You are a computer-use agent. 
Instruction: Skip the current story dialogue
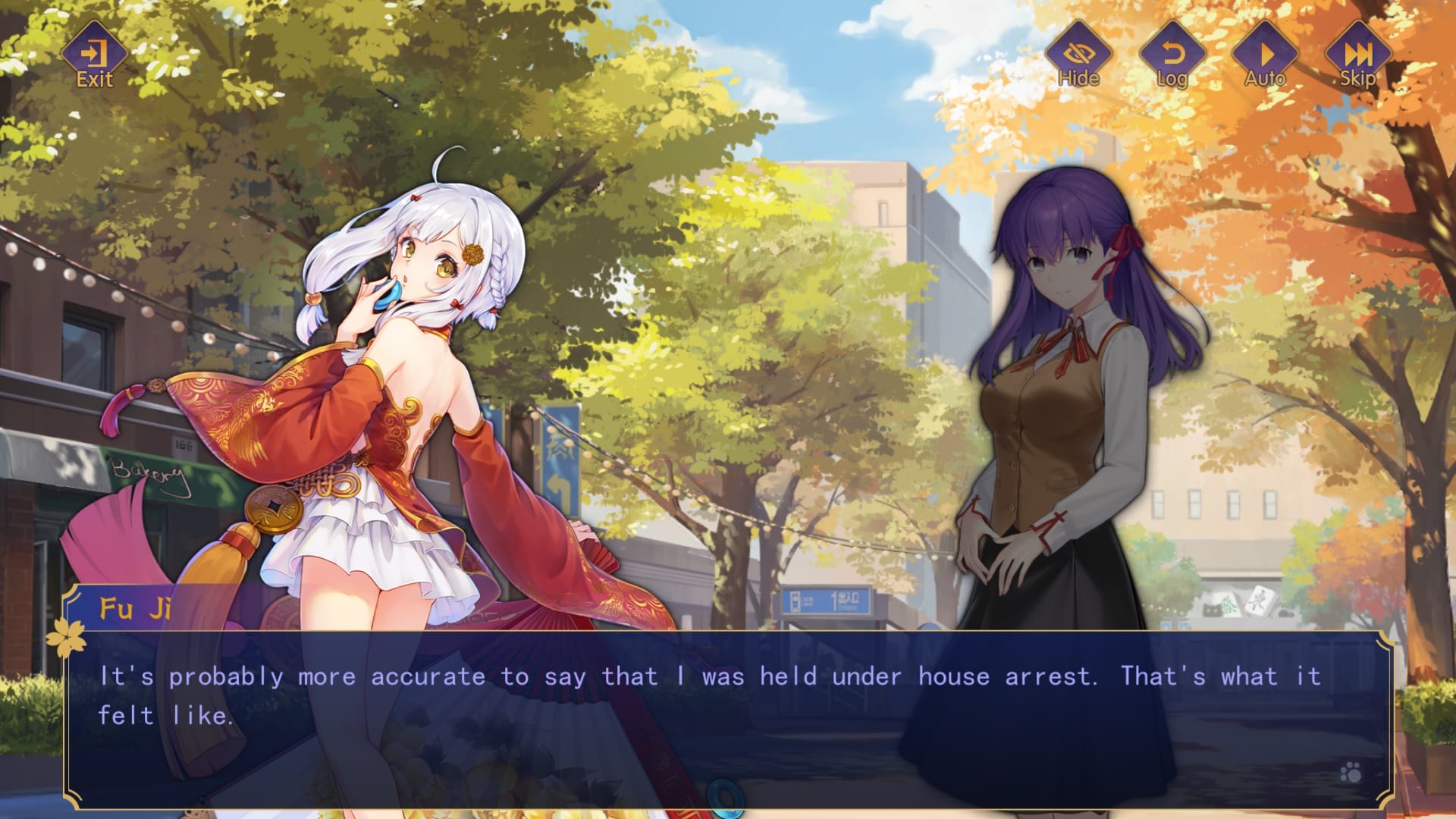[x=1357, y=56]
